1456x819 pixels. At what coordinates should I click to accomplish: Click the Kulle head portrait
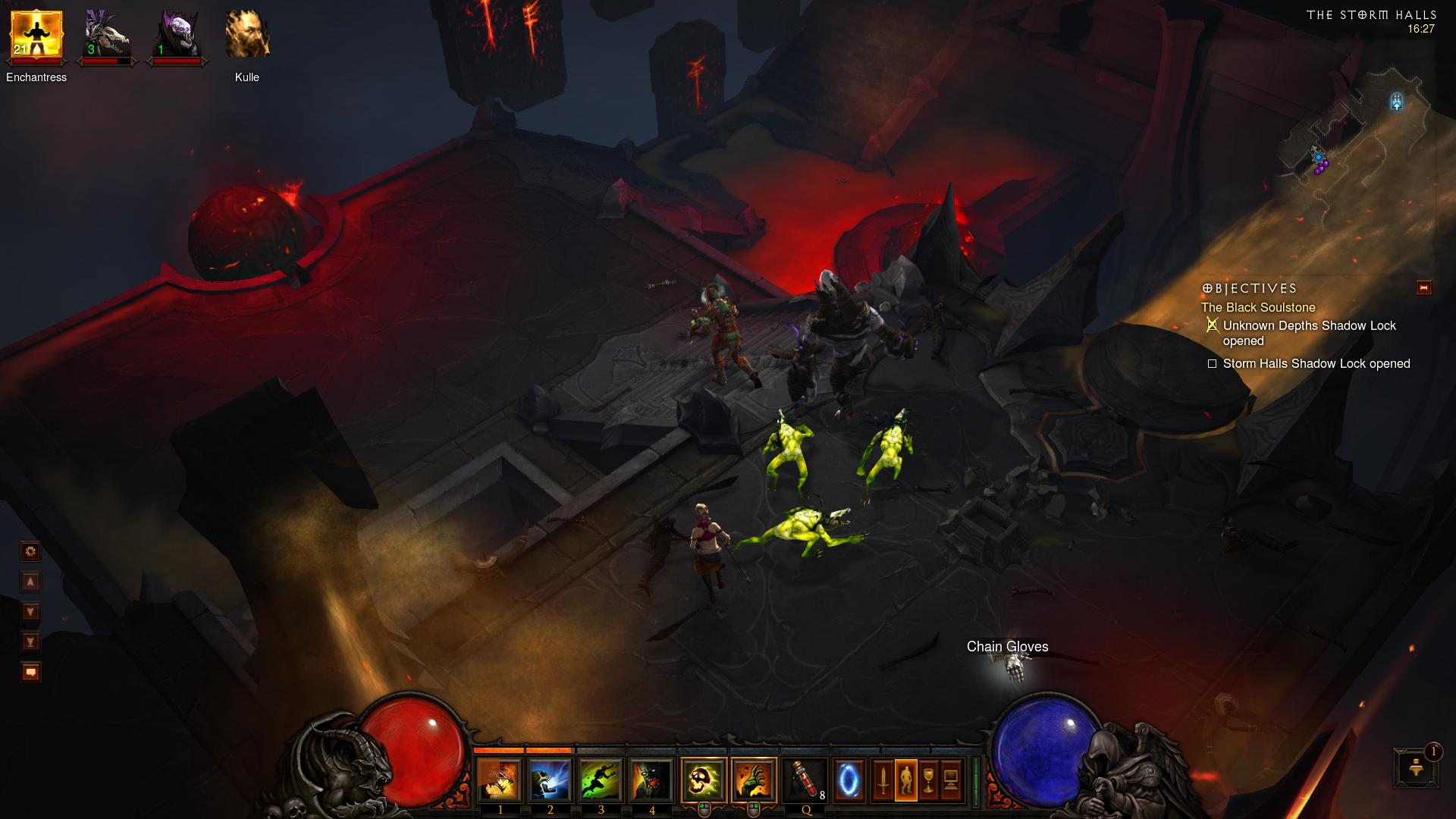pyautogui.click(x=247, y=35)
